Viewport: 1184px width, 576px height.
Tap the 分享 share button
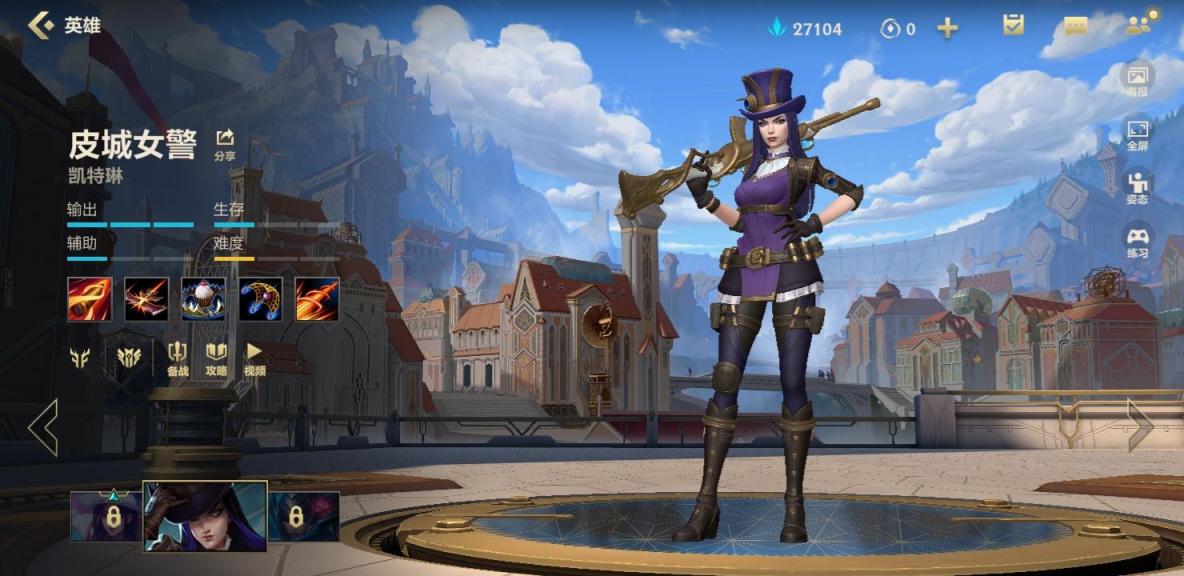(225, 144)
